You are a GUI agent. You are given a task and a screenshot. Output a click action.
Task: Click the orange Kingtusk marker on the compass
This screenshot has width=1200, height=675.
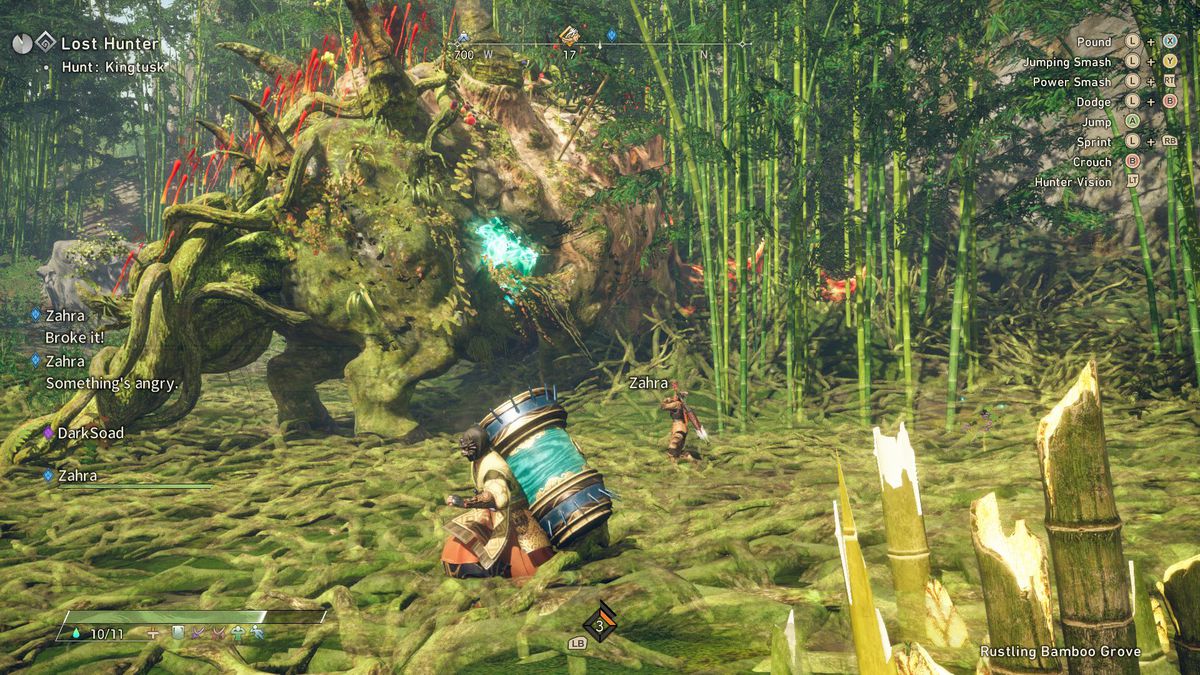(x=569, y=37)
